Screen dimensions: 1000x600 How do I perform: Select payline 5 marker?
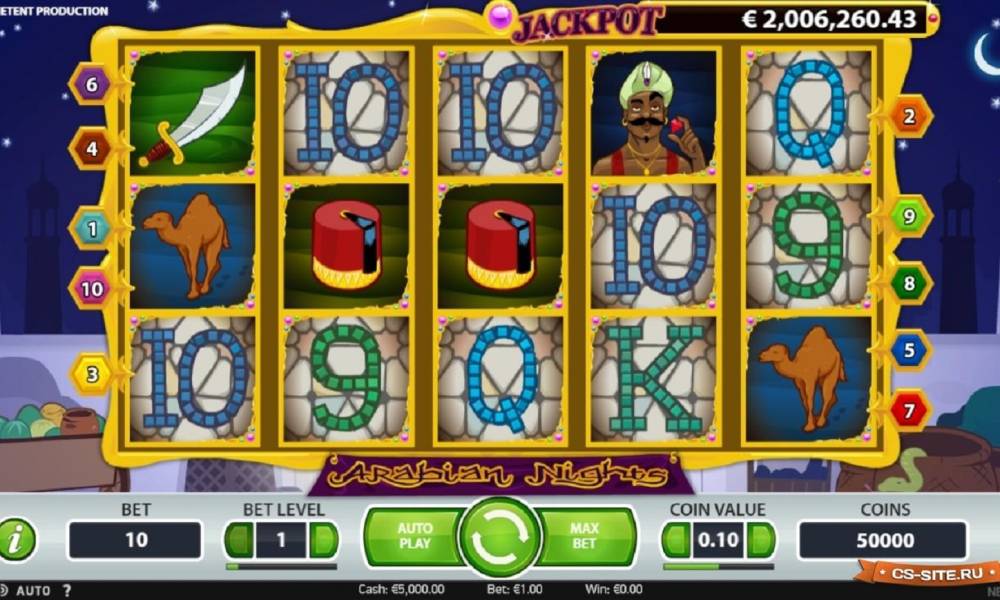tap(909, 350)
